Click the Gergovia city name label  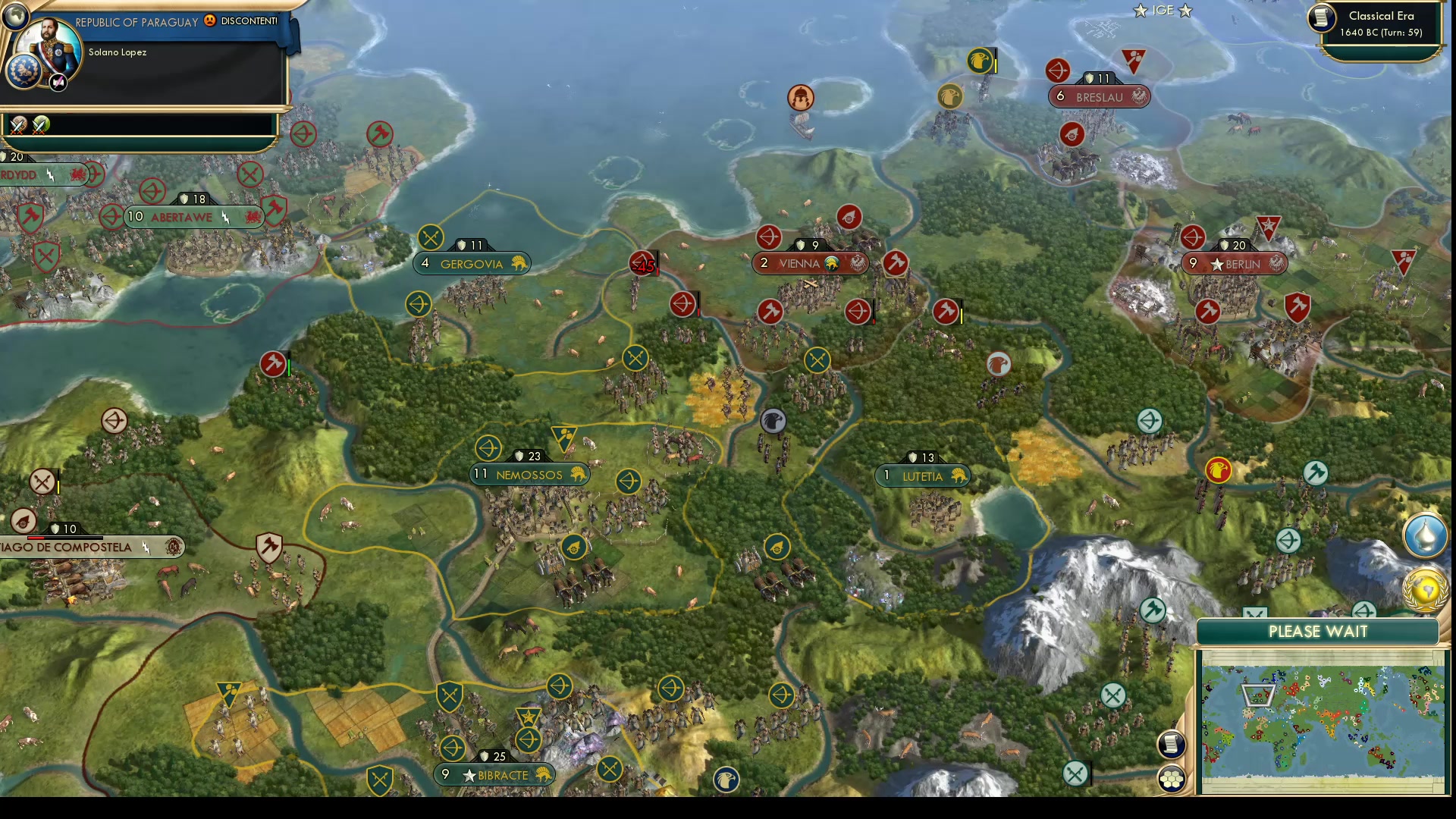tap(473, 264)
